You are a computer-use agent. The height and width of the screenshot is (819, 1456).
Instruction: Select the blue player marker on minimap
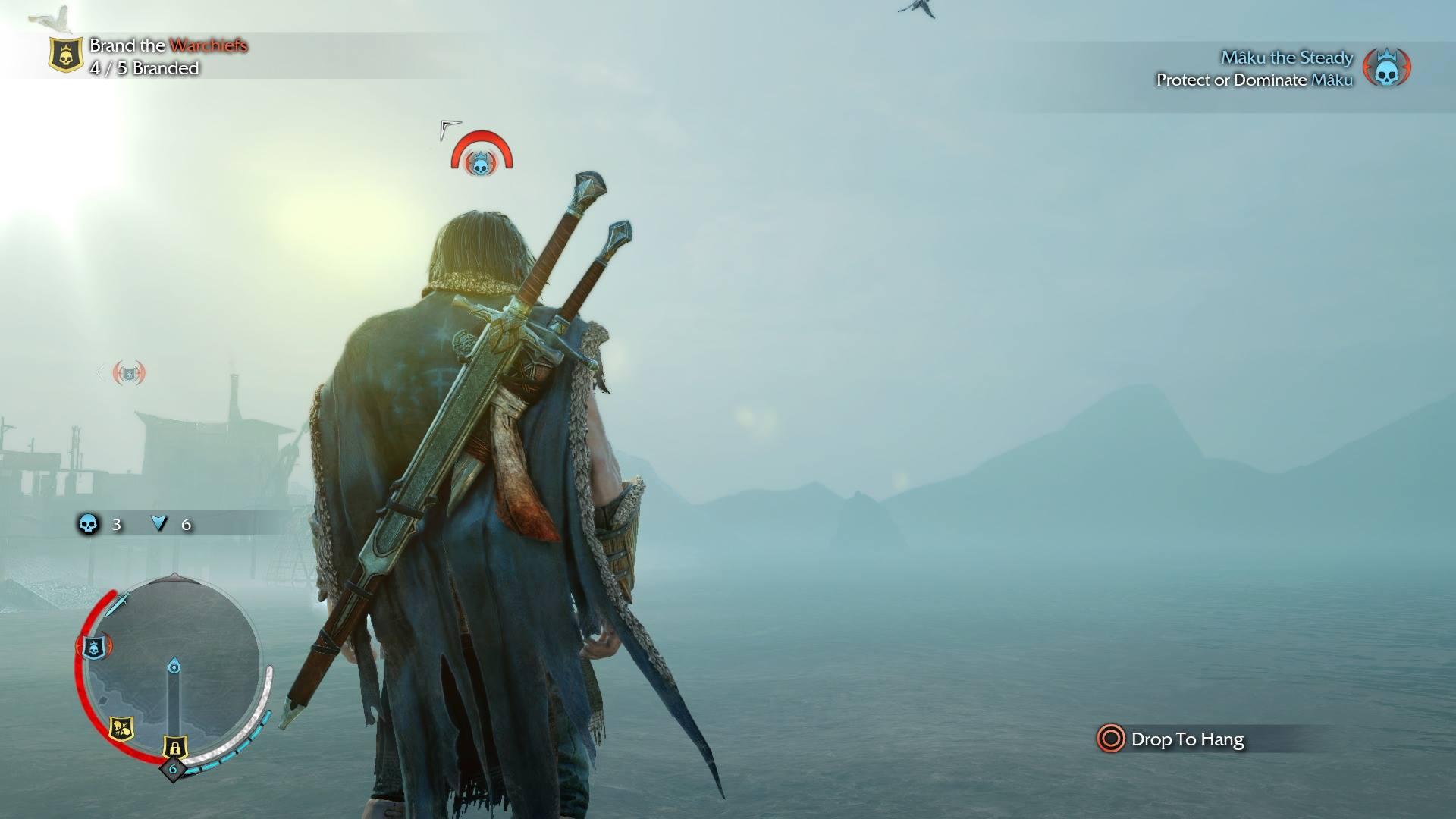tap(174, 667)
